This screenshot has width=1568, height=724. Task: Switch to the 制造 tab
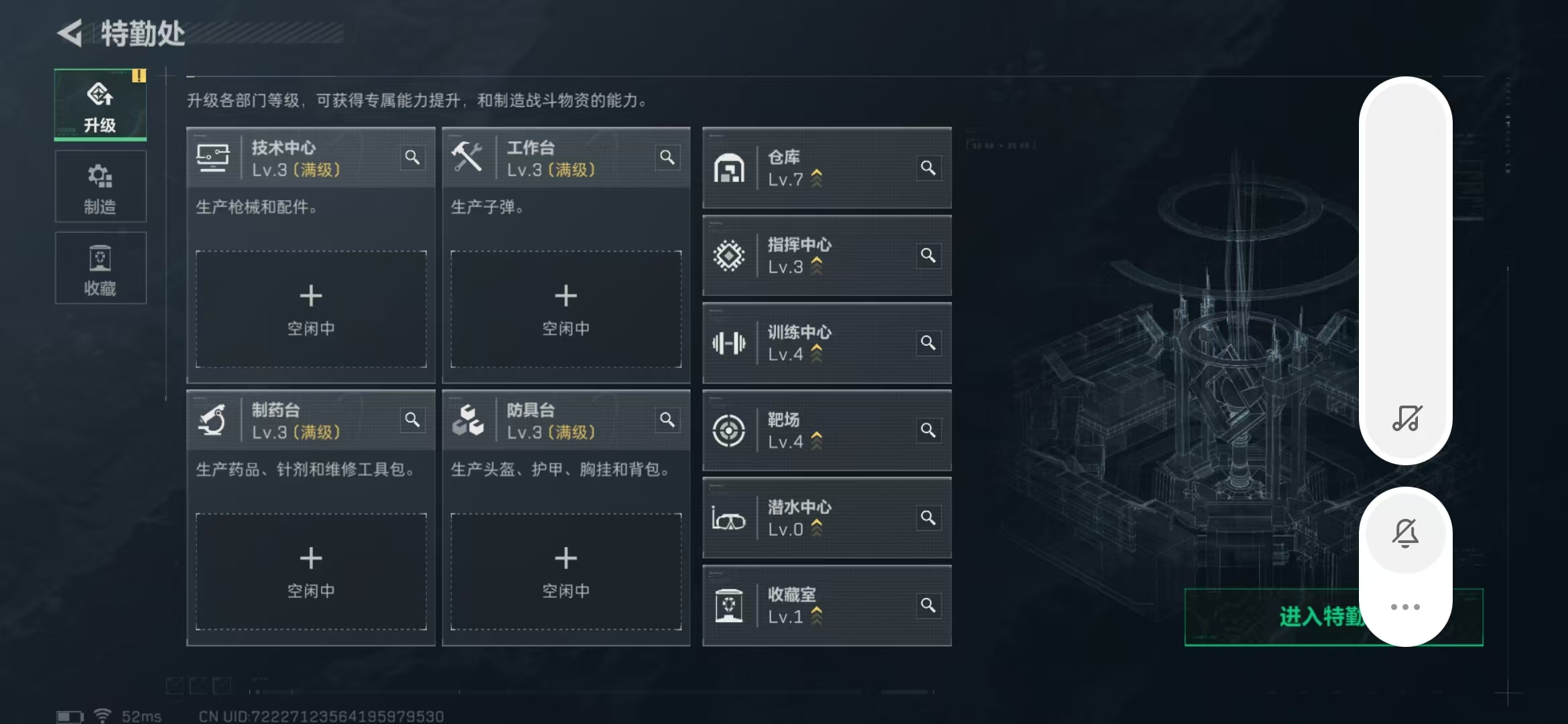[x=101, y=186]
